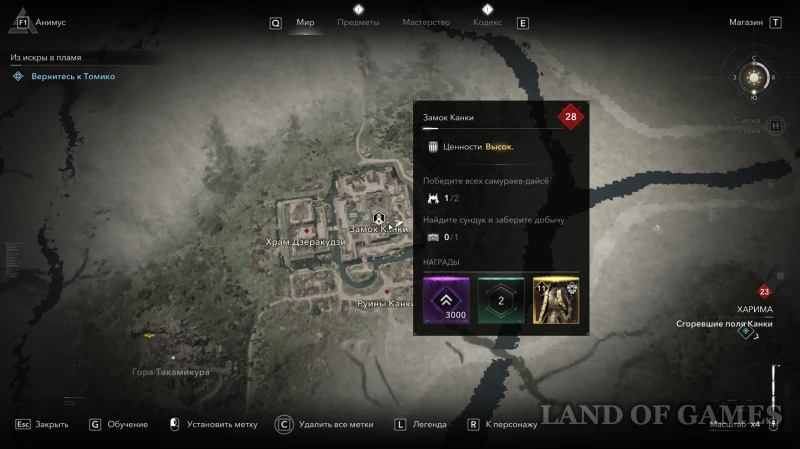This screenshot has height=449, width=800.
Task: Switch to the Мастерство tab
Action: tap(426, 22)
